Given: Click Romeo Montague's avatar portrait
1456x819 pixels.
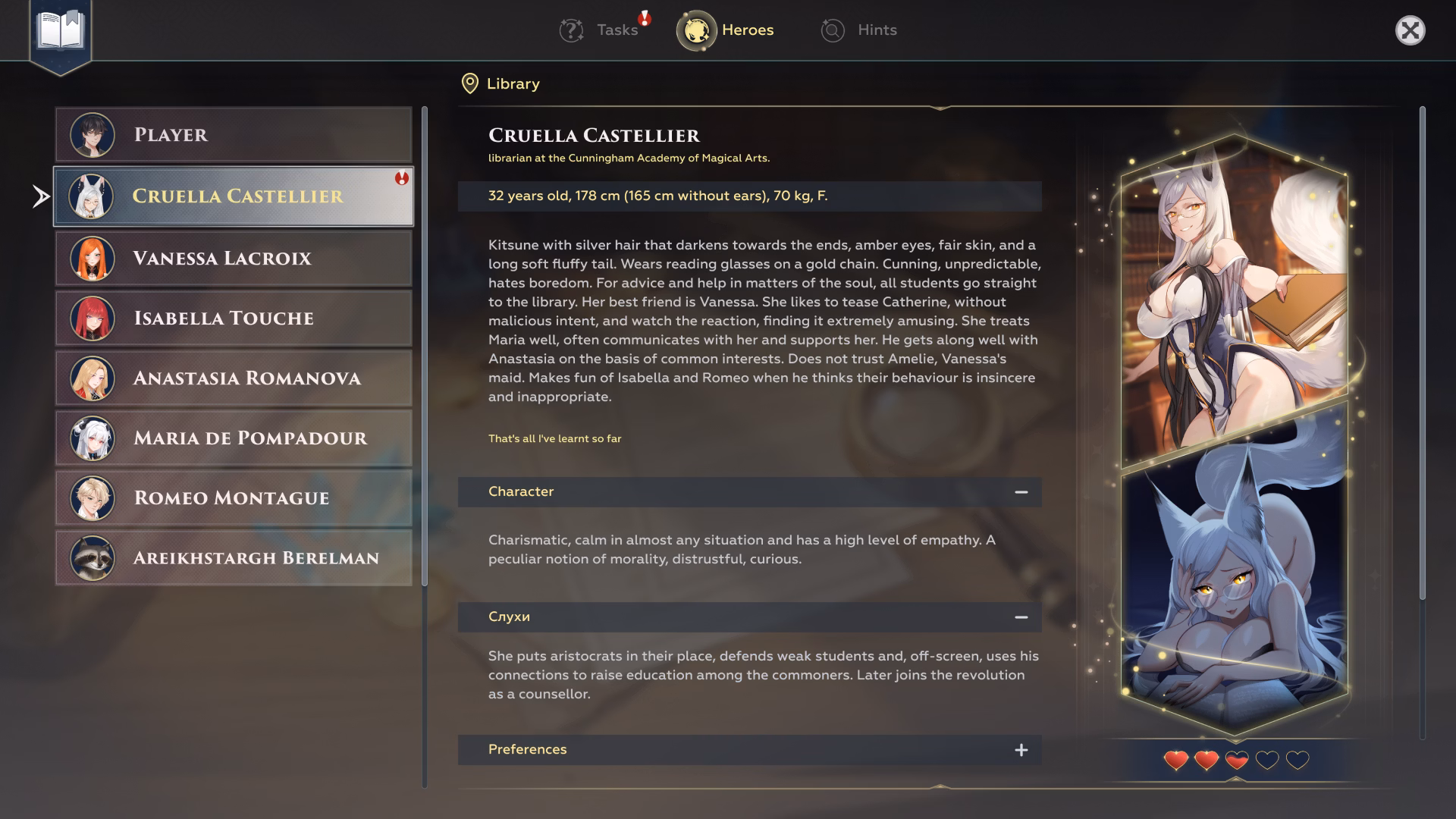Looking at the screenshot, I should (90, 497).
